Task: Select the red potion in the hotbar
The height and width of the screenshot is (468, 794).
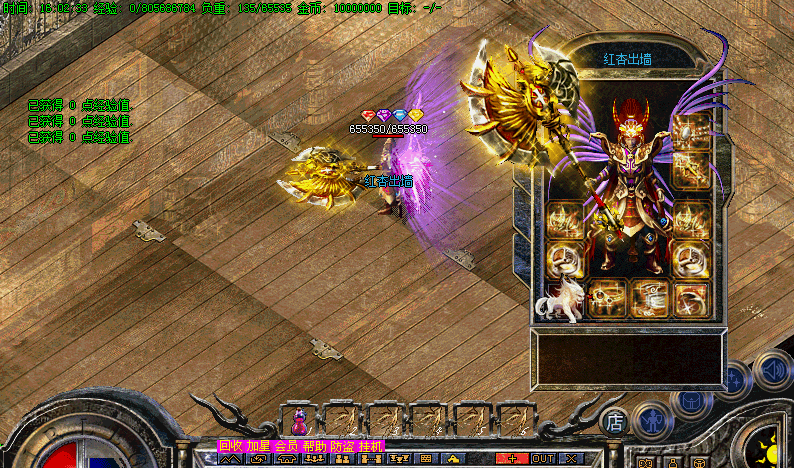Action: pos(299,421)
